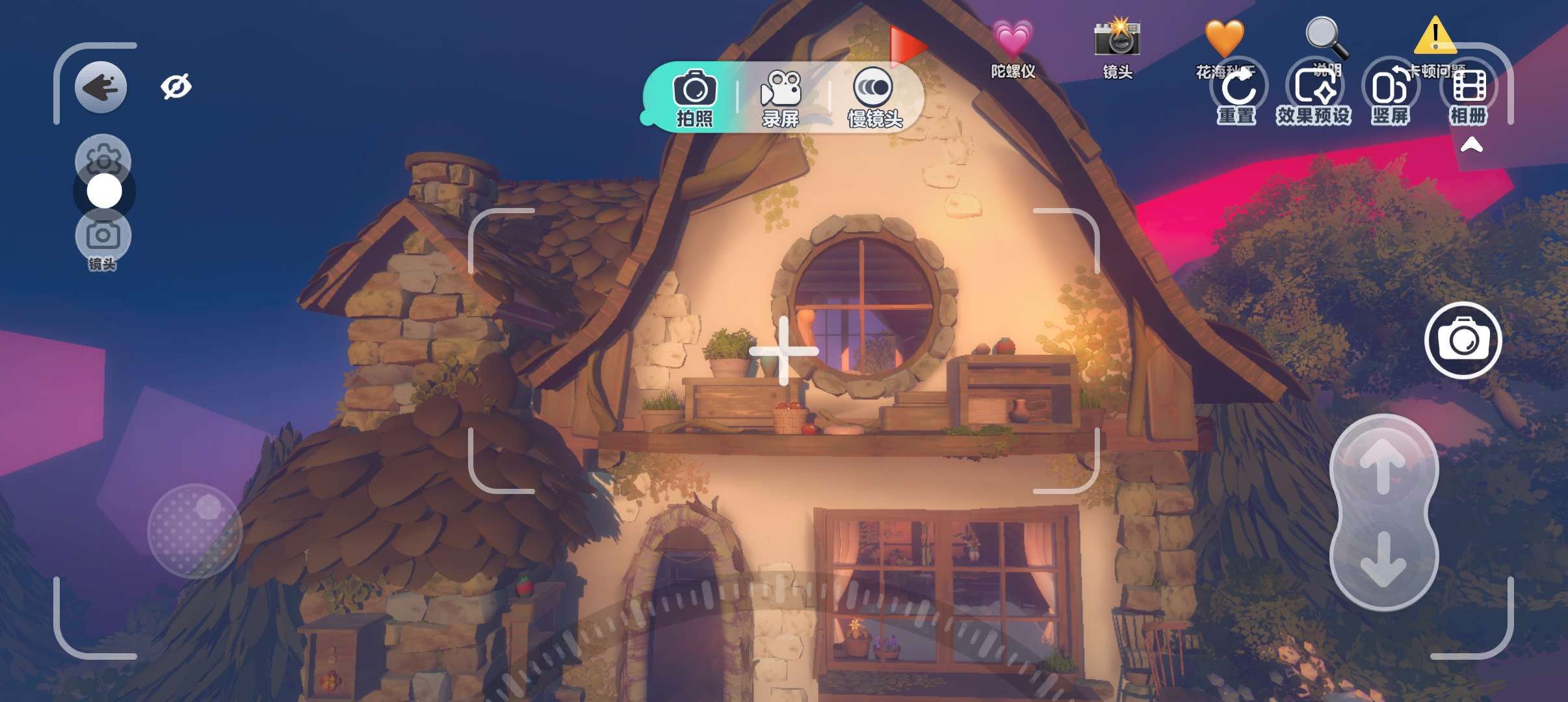Select the 拍照 photo mode tab
Screen dimensions: 1568x702
tap(694, 97)
